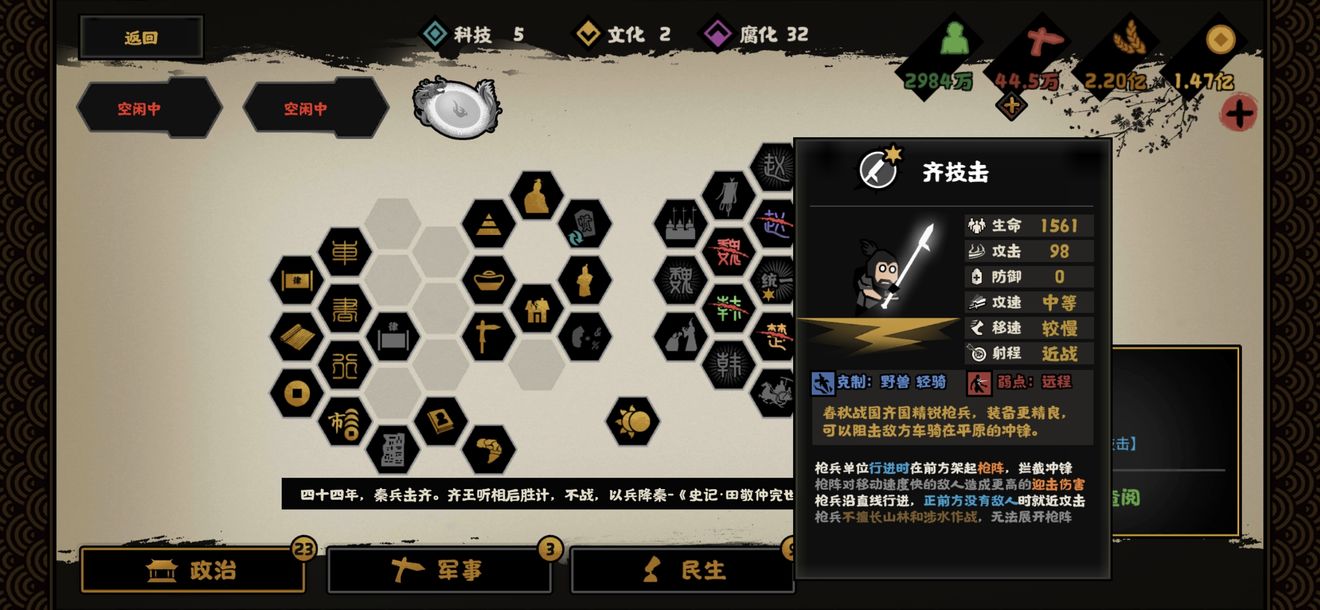Select the golden bamboo scroll tile
Viewport: 1320px width, 610px height.
click(296, 337)
